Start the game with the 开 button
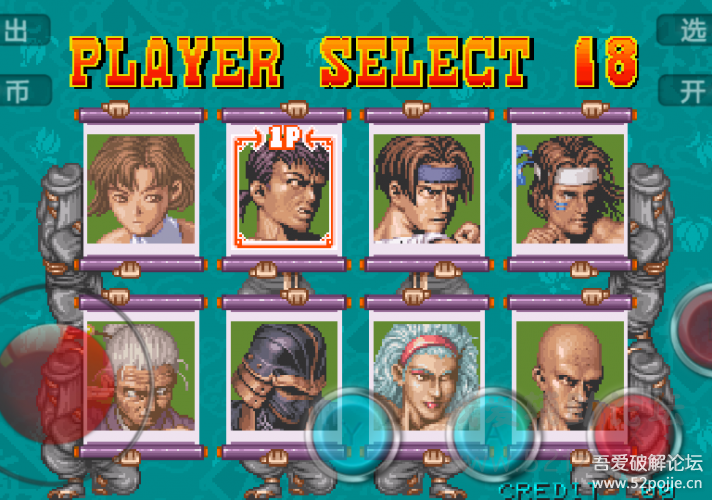712x500 pixels. [690, 91]
